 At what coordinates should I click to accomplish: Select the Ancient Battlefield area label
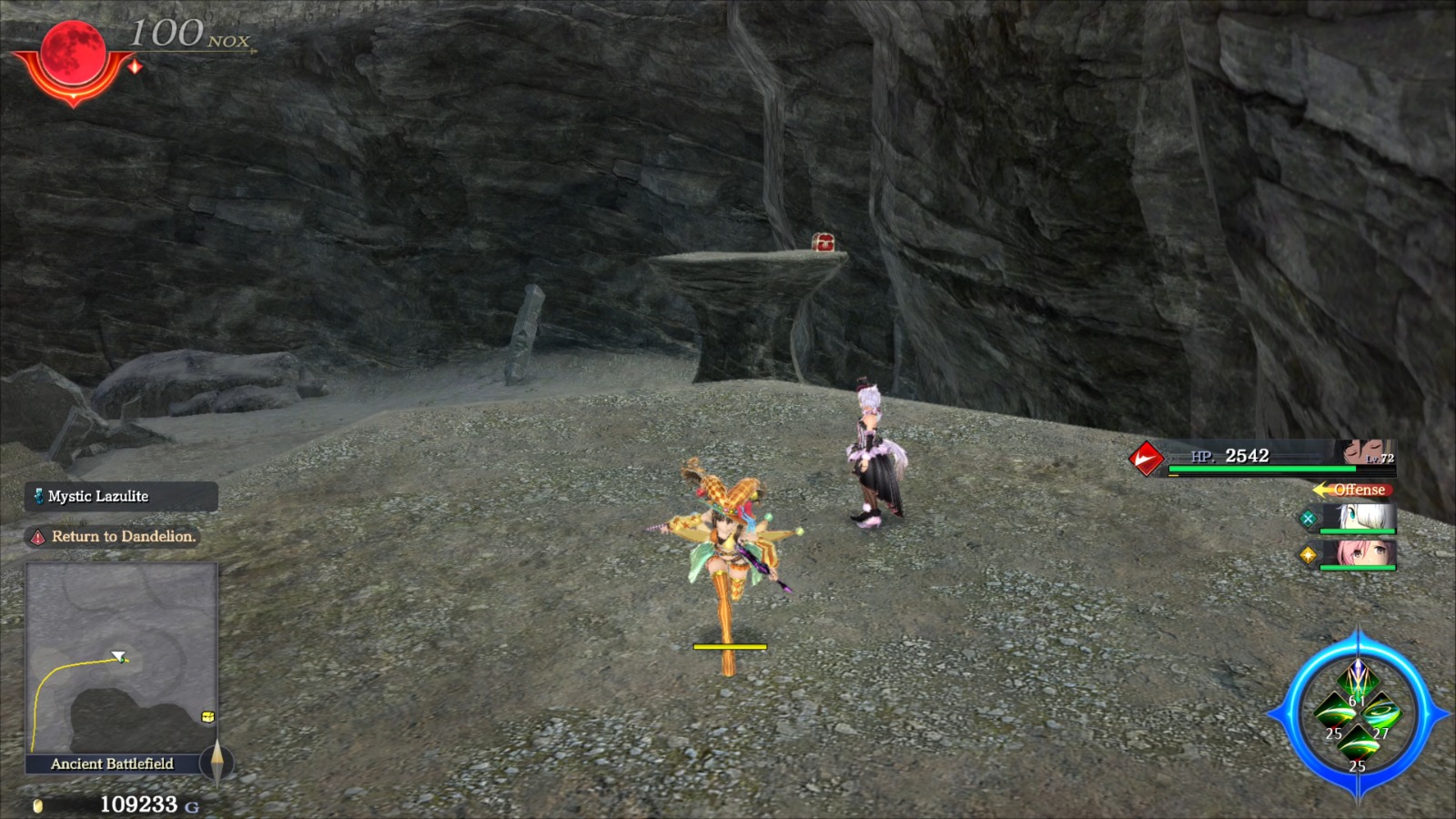(111, 763)
